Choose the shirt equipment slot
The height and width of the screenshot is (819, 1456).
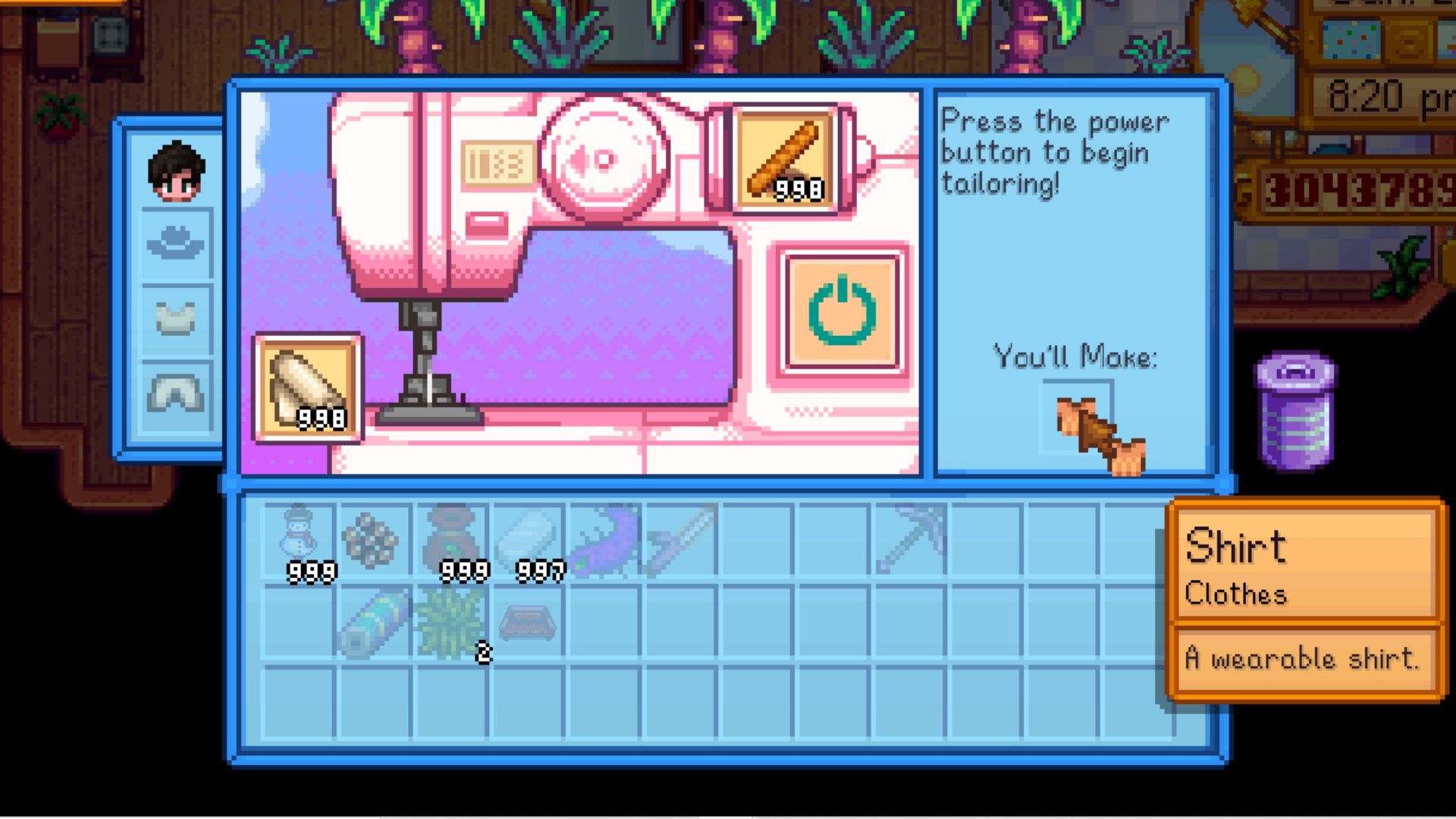click(x=176, y=318)
